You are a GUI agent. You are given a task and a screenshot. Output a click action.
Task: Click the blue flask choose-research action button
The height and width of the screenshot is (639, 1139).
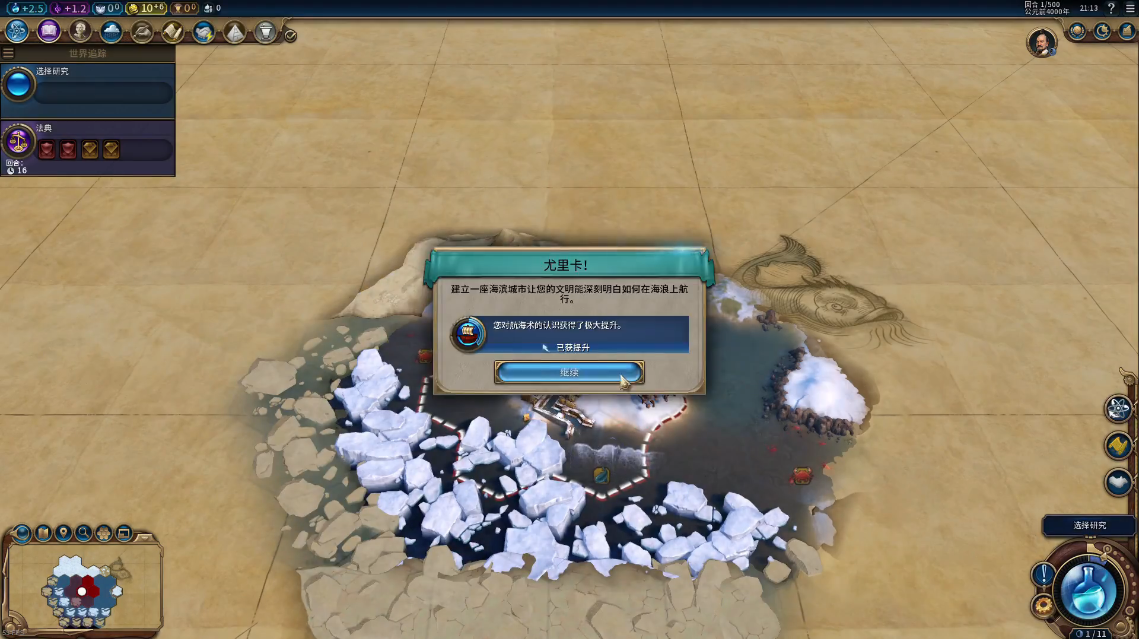[x=1088, y=591]
